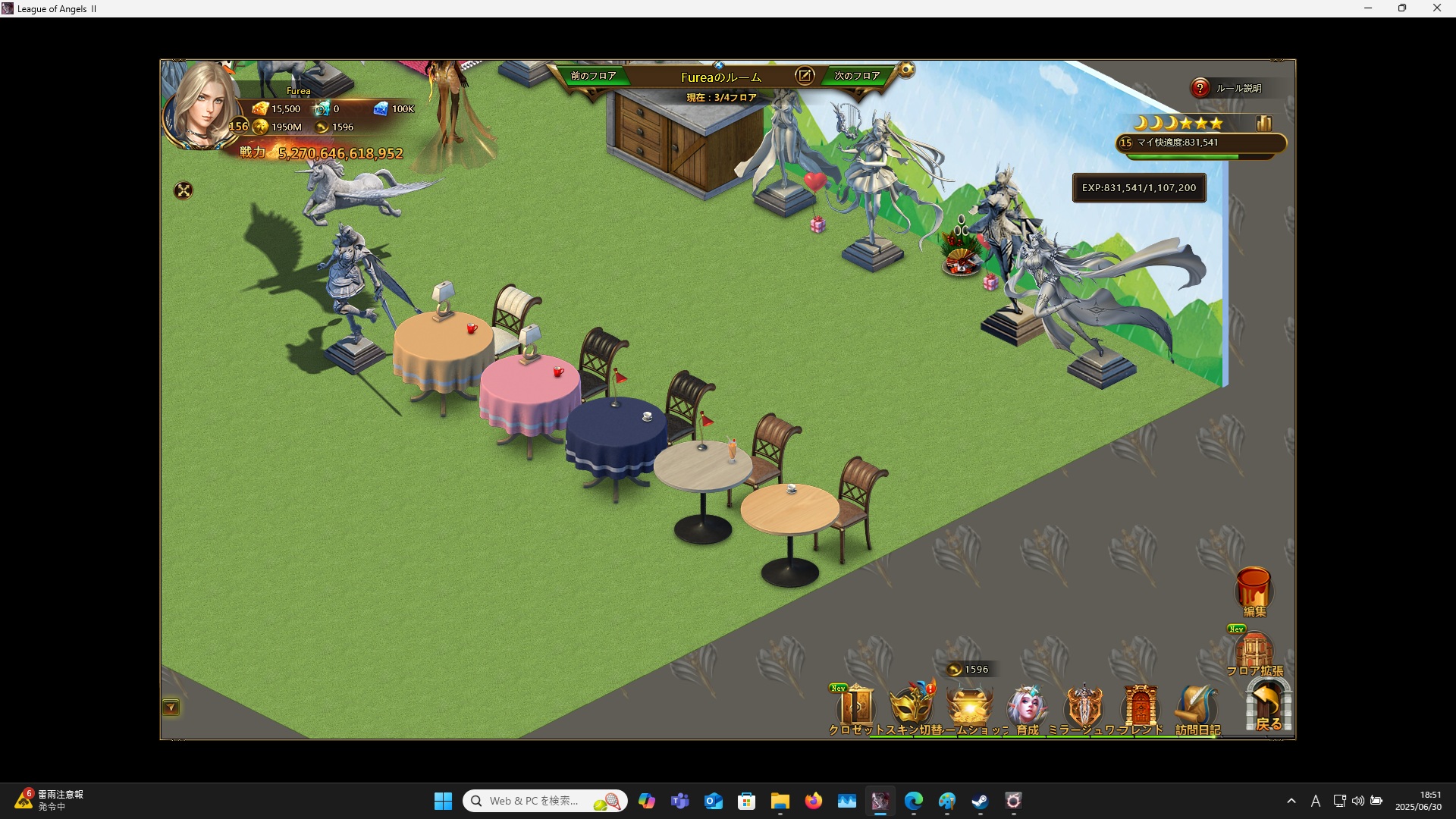Go to the previous floor (前のフロア)

(x=593, y=76)
